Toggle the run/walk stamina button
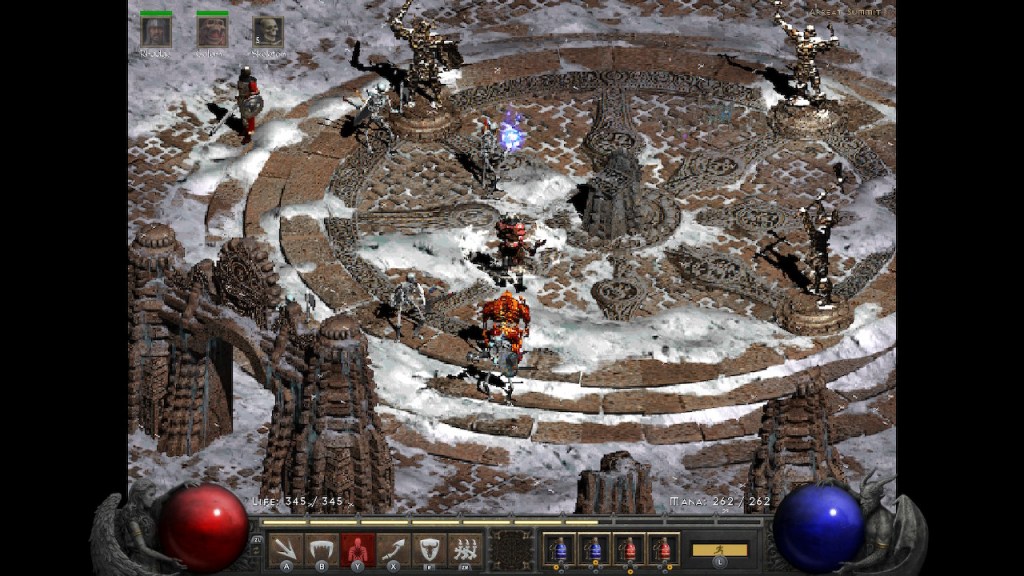This screenshot has height=576, width=1024. [x=719, y=550]
